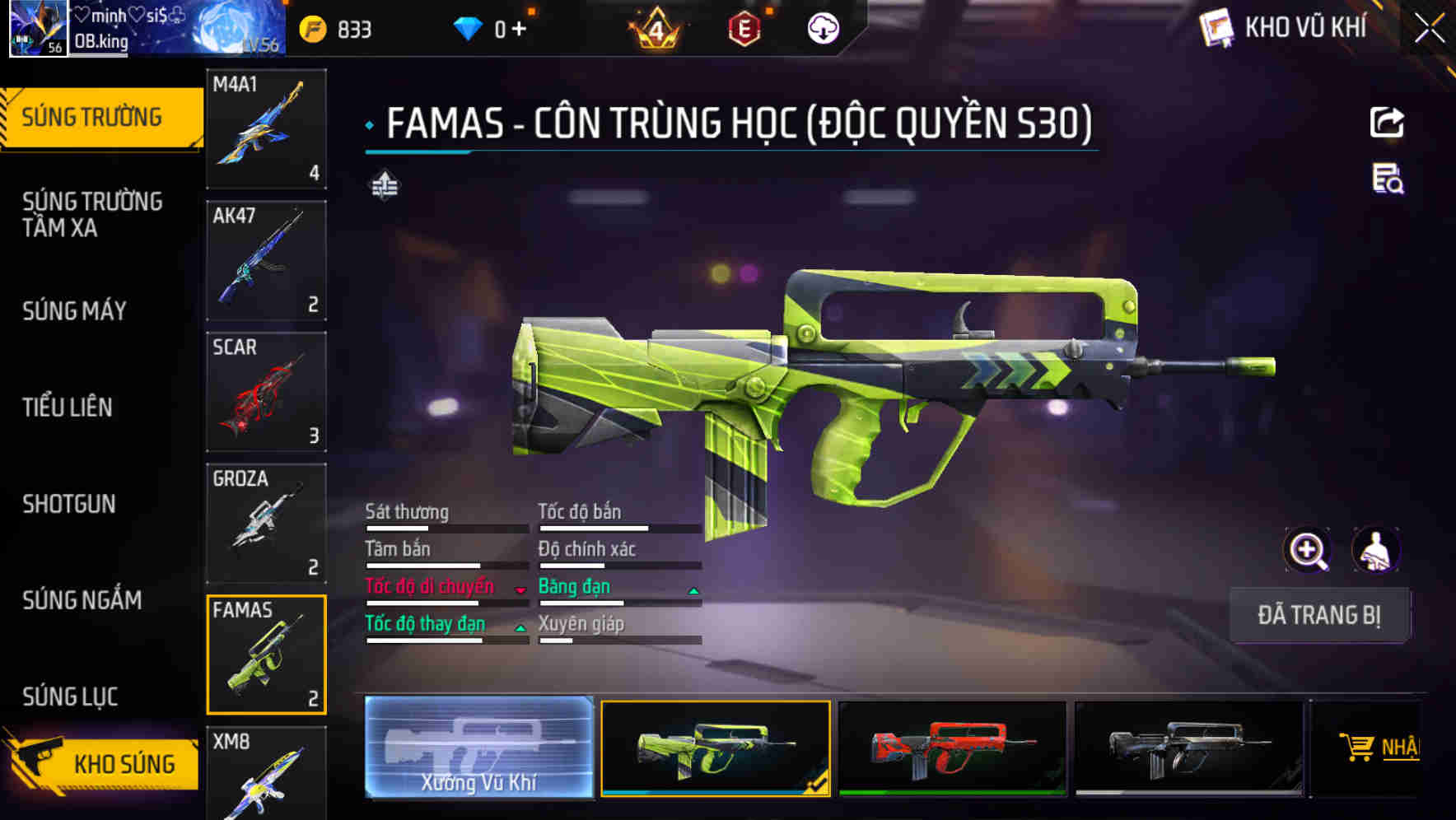Switch to Súng Ngắm category
1456x820 pixels.
pos(82,600)
